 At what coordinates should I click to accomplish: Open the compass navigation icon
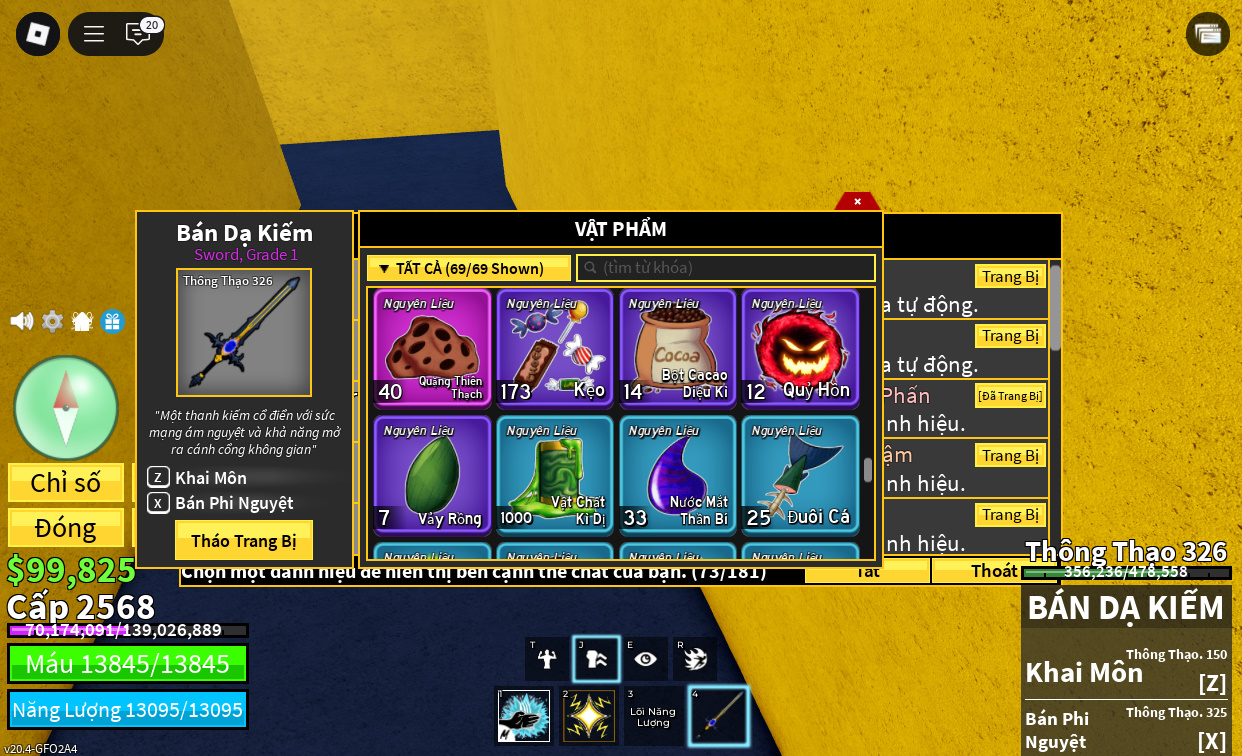(66, 407)
